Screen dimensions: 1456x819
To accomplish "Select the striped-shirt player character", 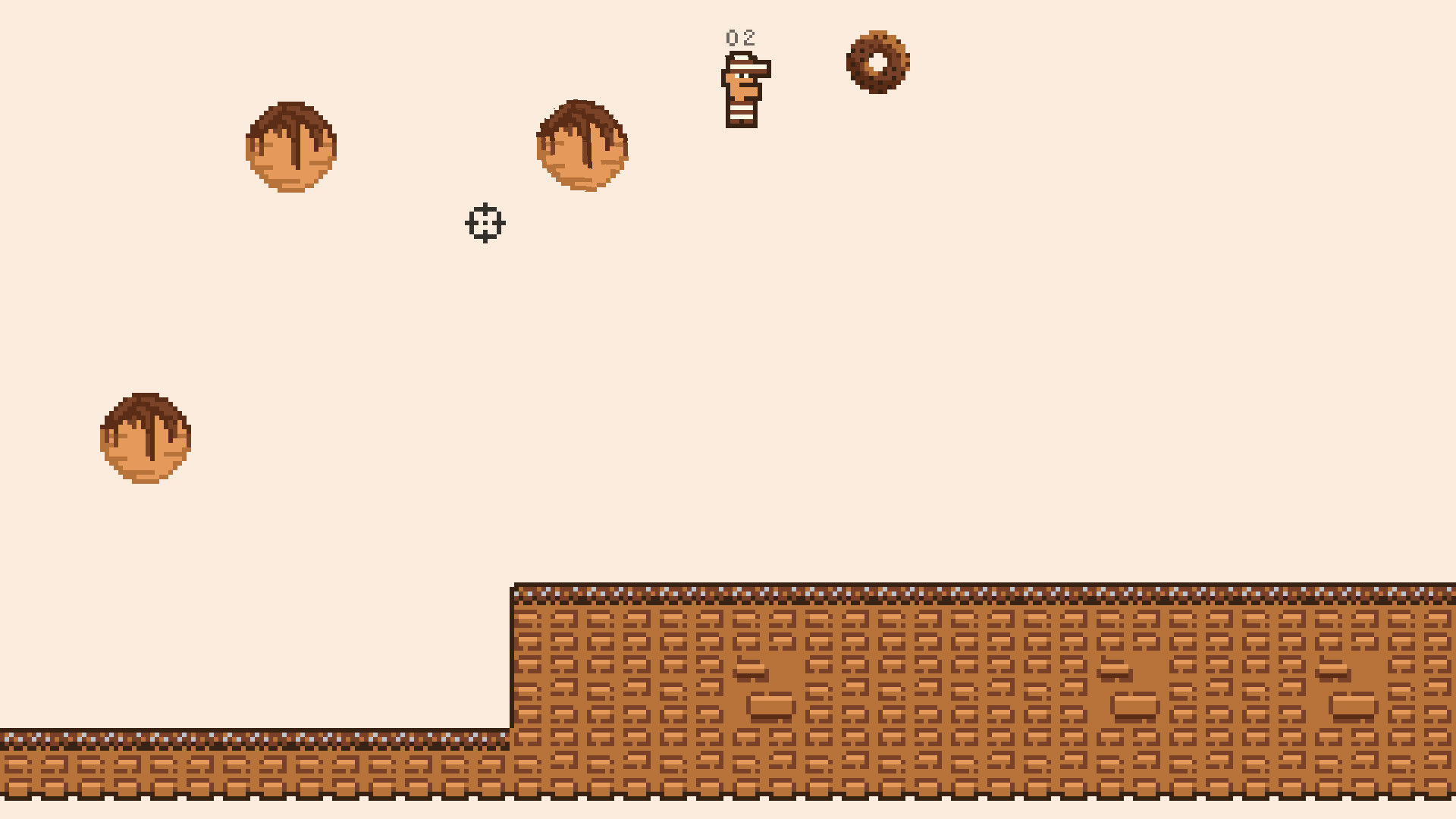I will 743,91.
